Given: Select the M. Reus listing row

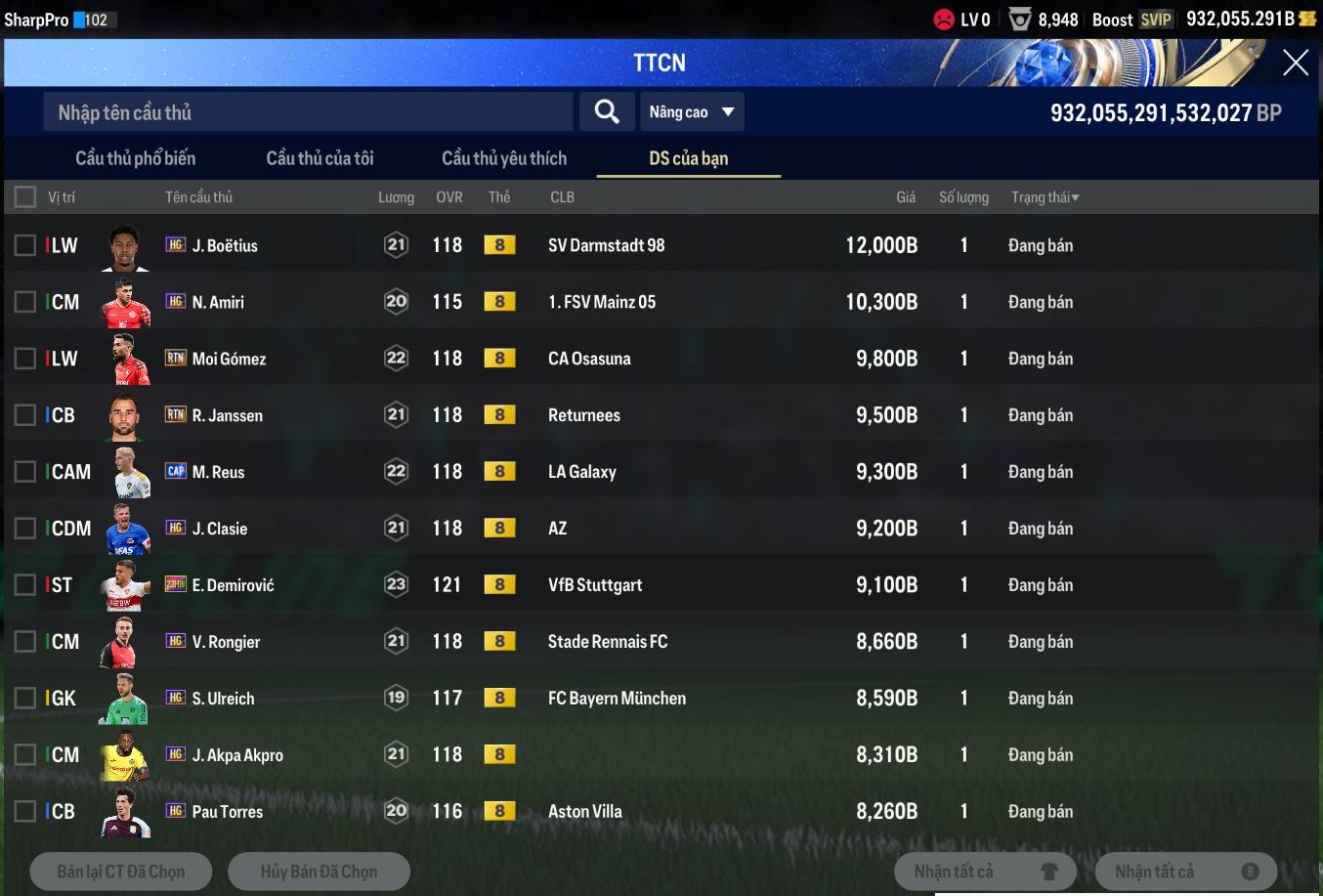Looking at the screenshot, I should click(x=586, y=472).
